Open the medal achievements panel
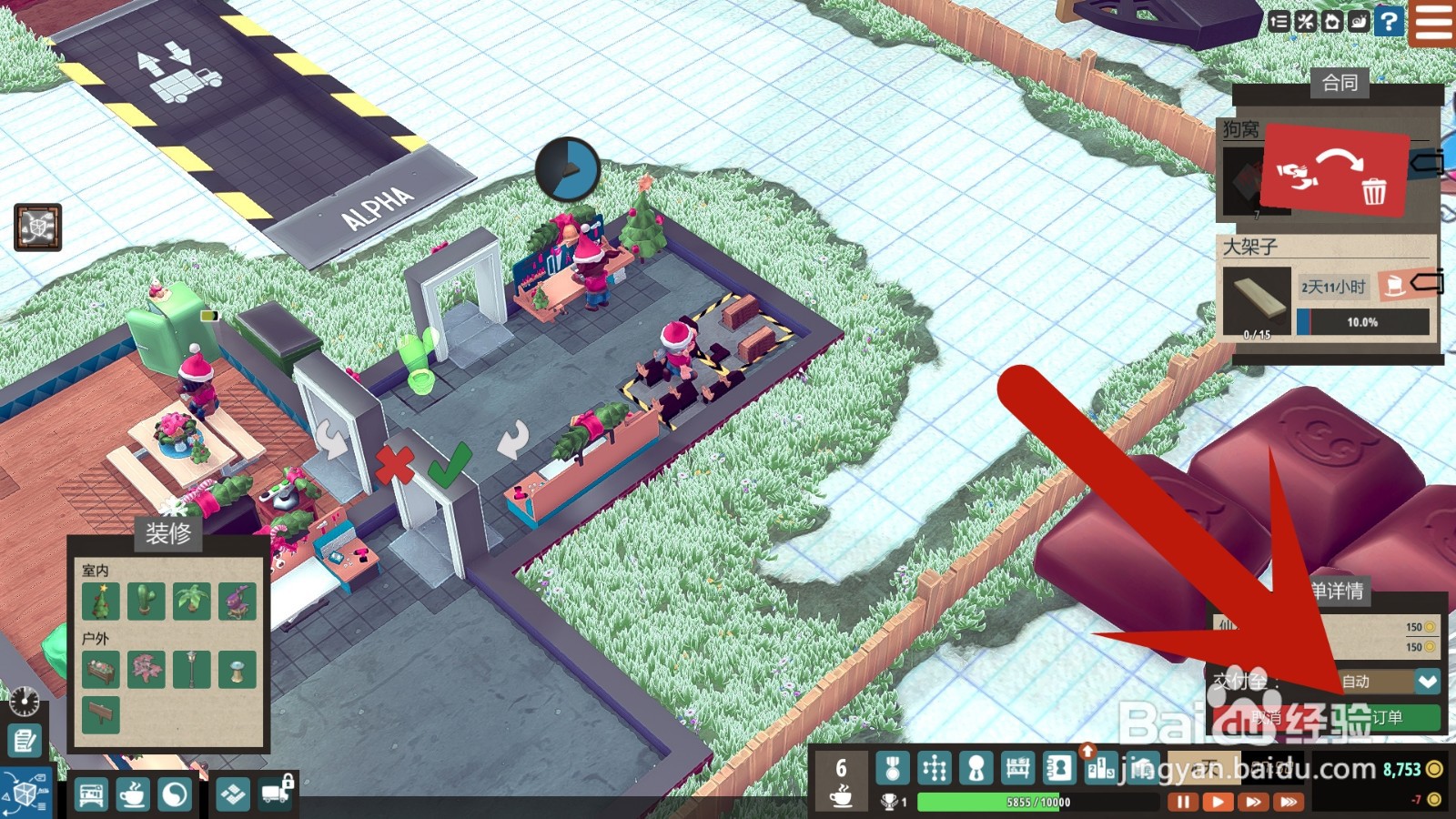The height and width of the screenshot is (819, 1456). (893, 769)
